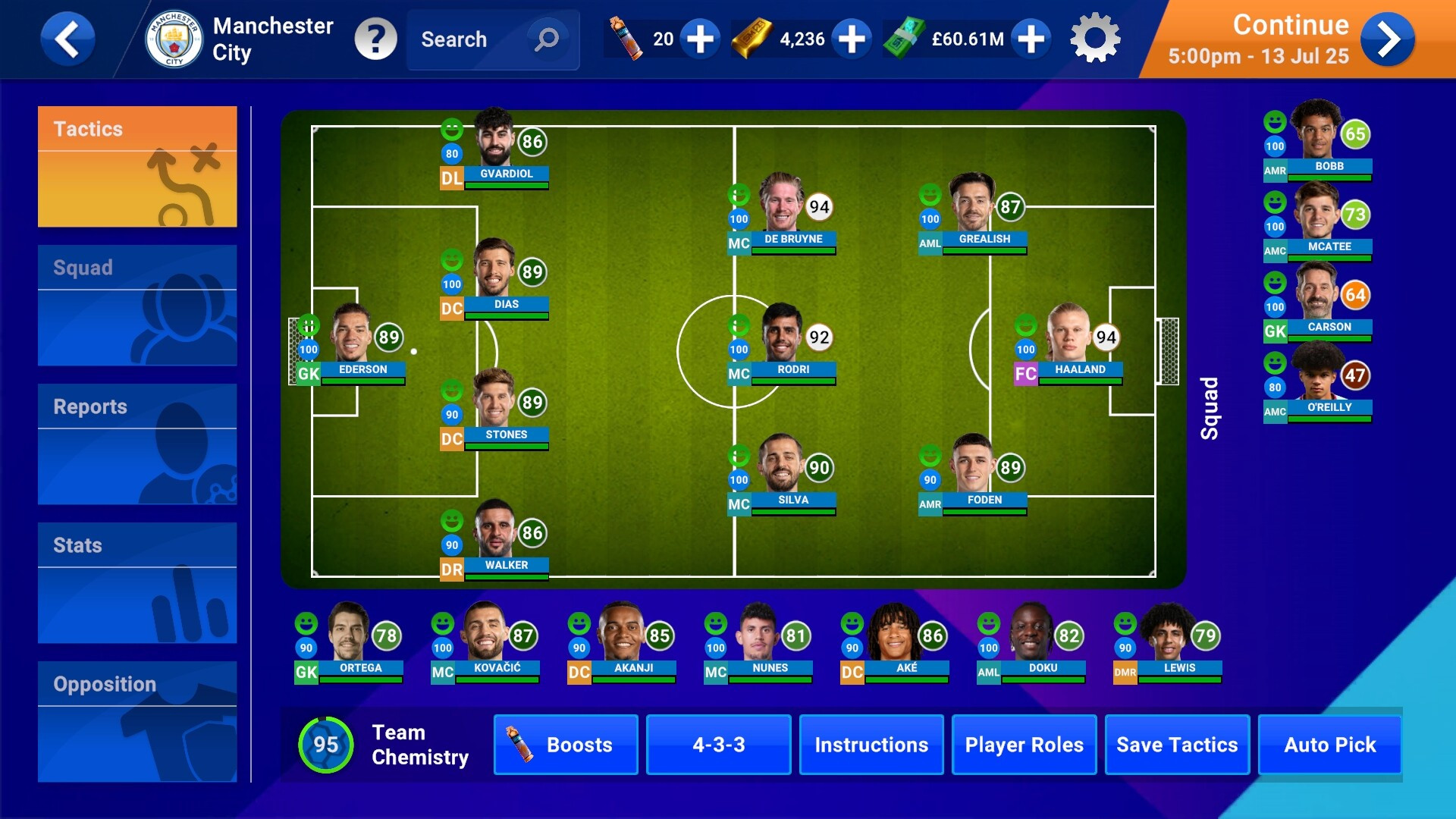Open the Squad side menu
Viewport: 1456px width, 819px height.
tap(137, 305)
